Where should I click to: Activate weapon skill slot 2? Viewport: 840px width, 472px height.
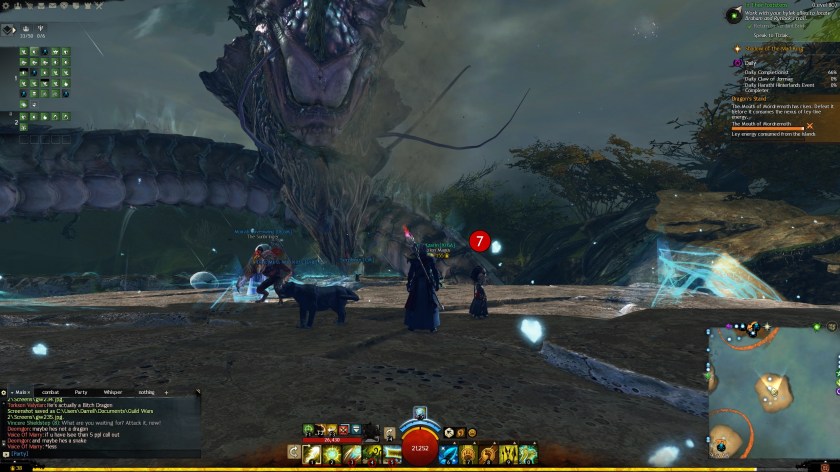click(x=331, y=455)
